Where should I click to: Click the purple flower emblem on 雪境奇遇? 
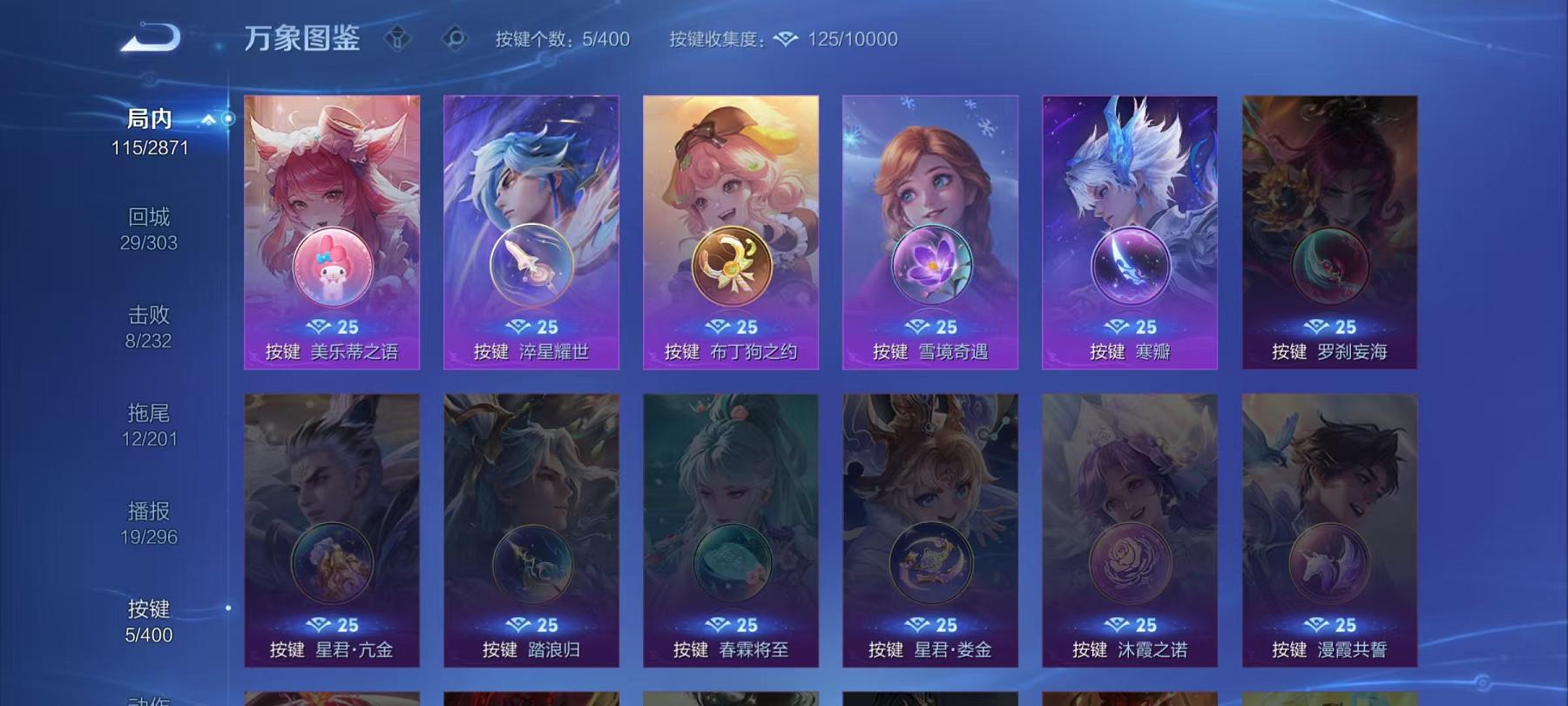tap(931, 268)
